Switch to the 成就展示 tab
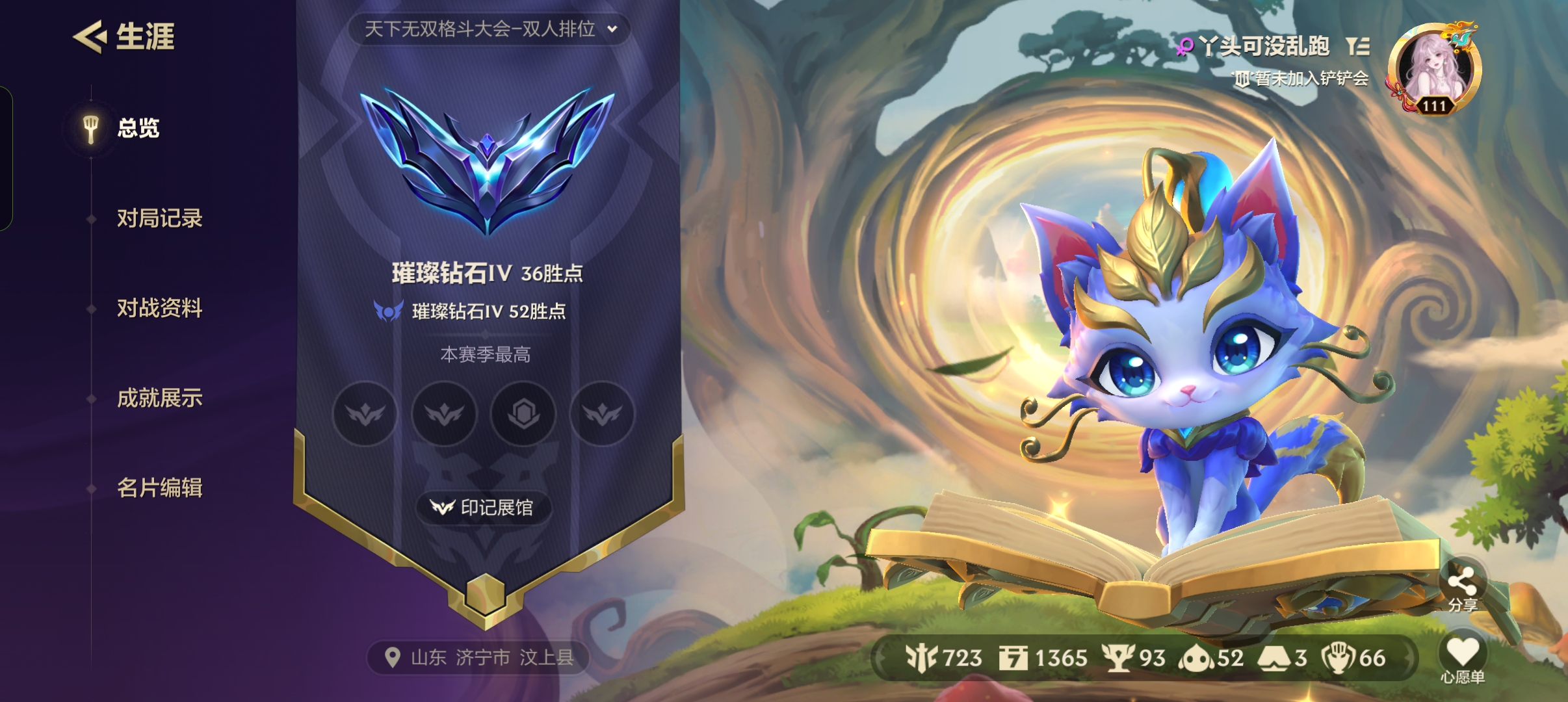The width and height of the screenshot is (1568, 702). (x=161, y=399)
